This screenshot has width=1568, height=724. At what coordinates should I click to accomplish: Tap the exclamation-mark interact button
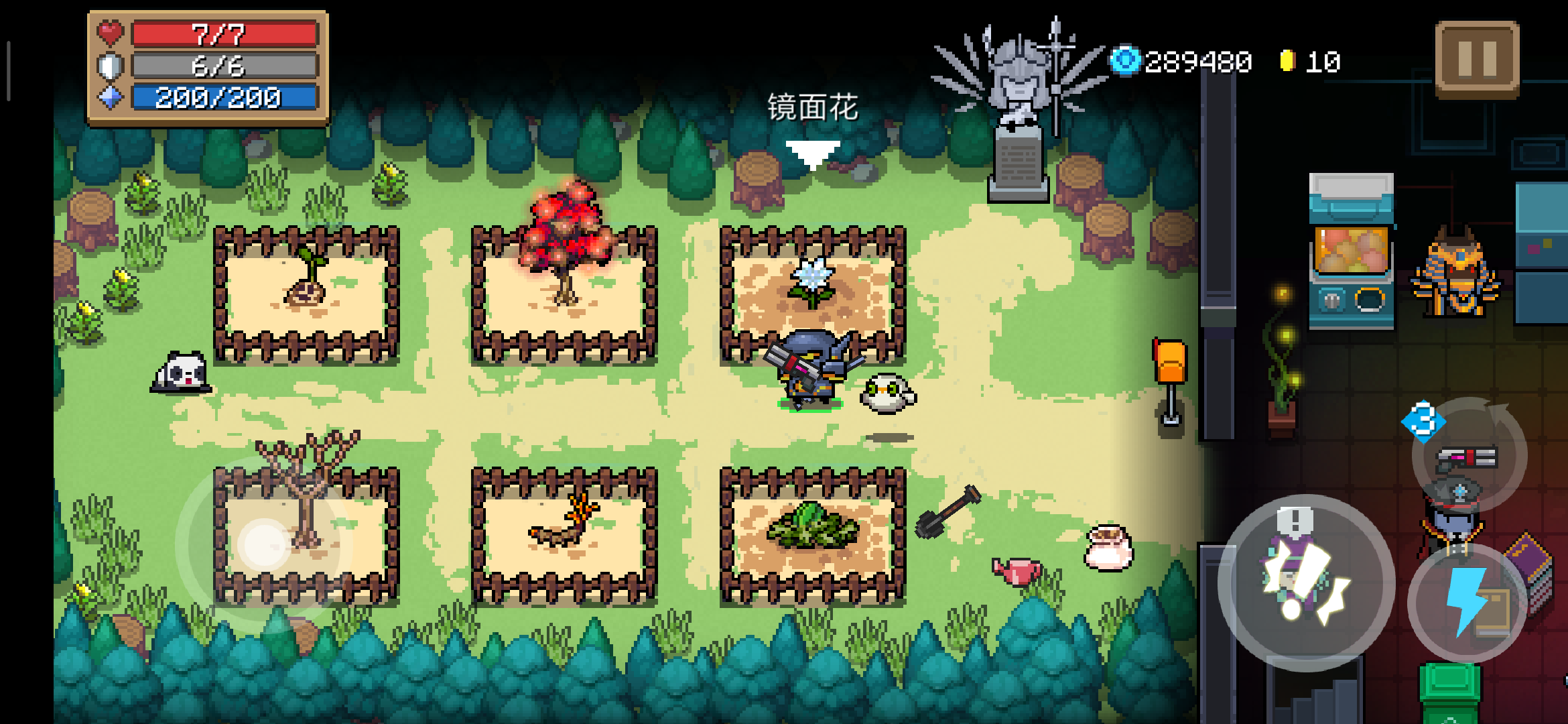coord(1306,582)
